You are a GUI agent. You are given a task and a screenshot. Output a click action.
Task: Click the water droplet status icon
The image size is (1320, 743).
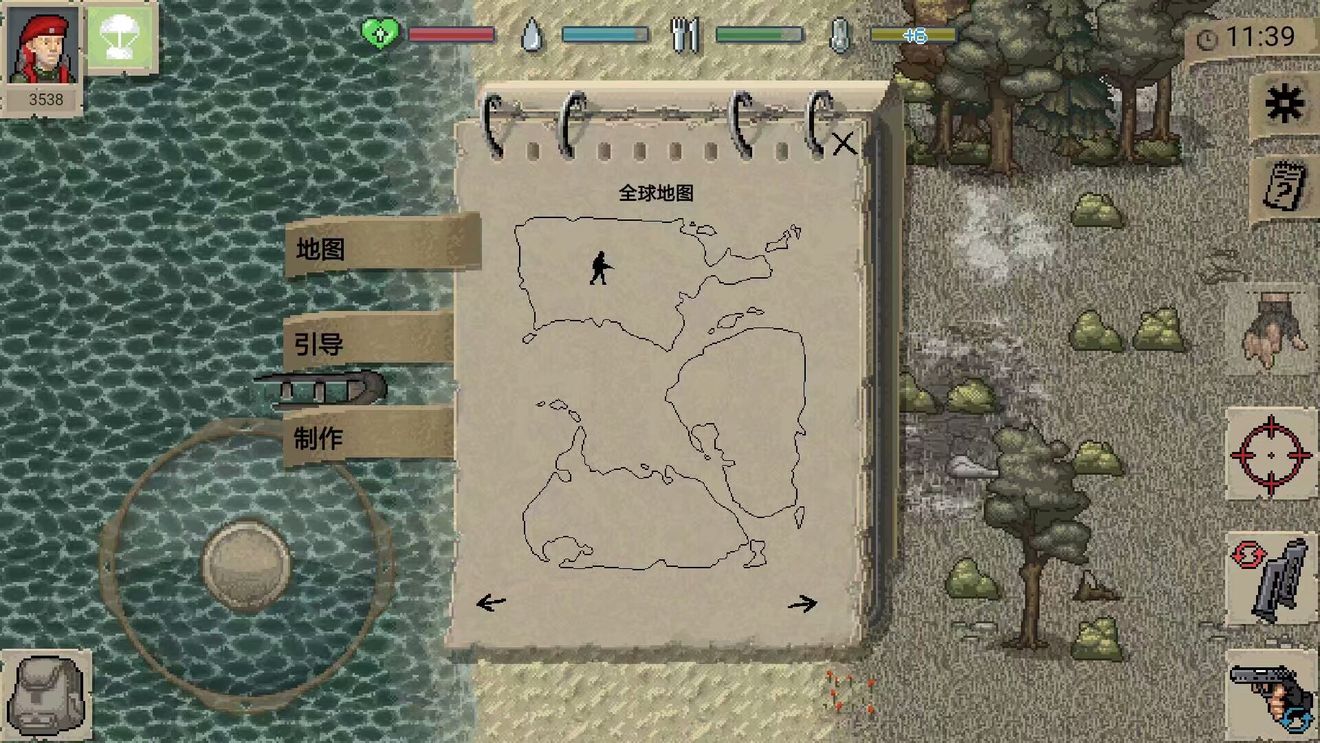point(533,32)
